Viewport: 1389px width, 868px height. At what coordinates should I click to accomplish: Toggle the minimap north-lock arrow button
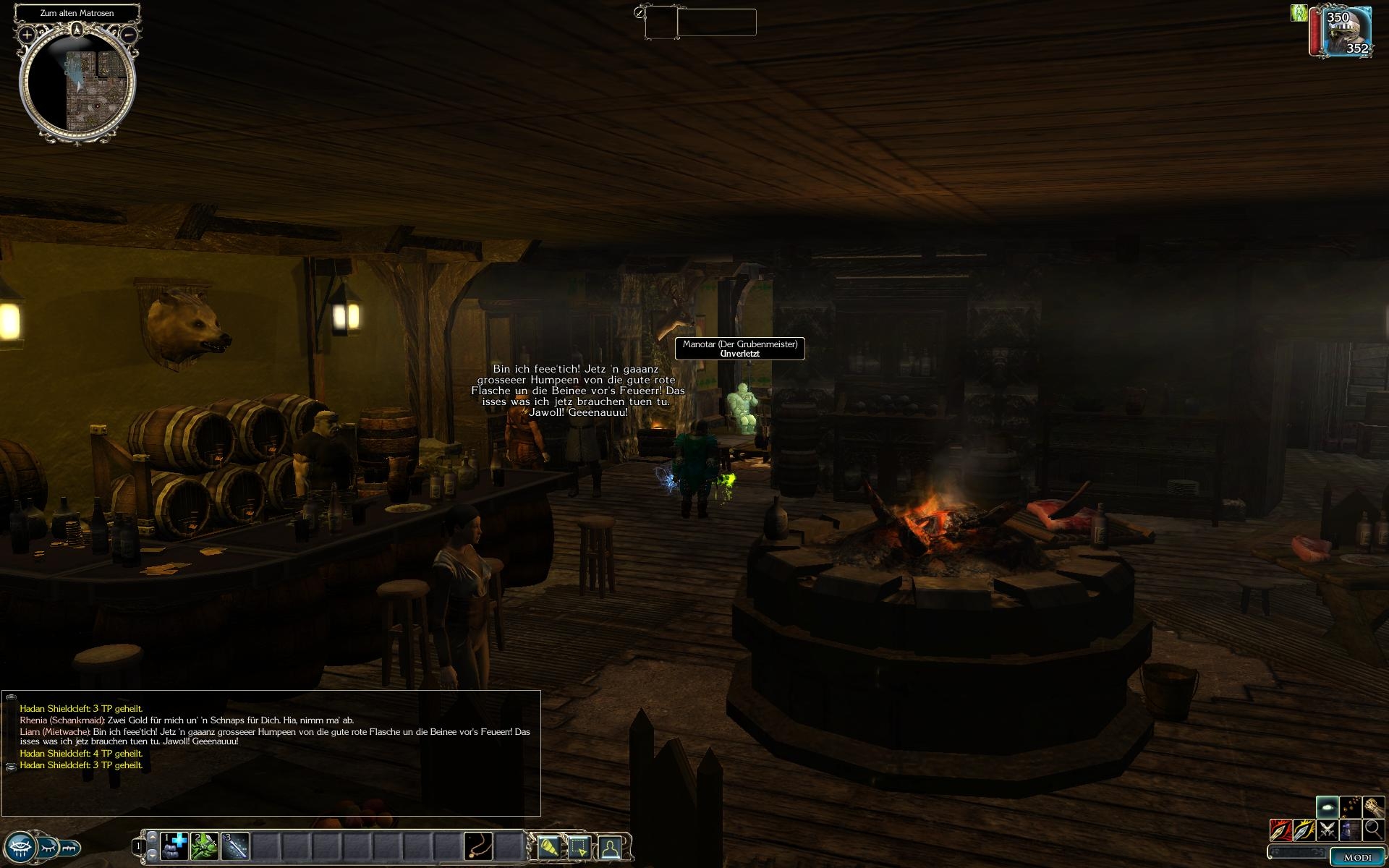click(77, 30)
